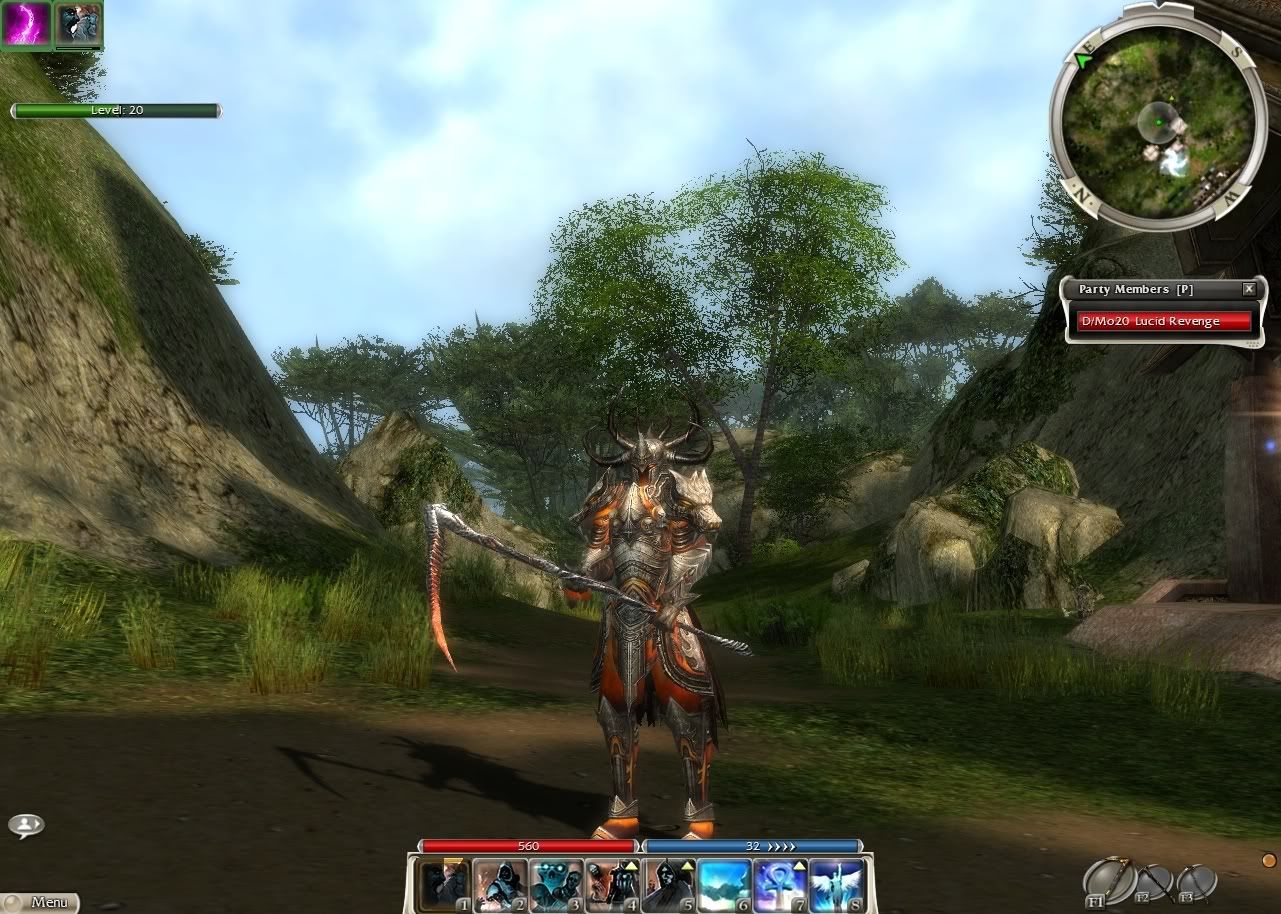Activate the hooded reaper skill in slot 5
The width and height of the screenshot is (1281, 914).
668,884
